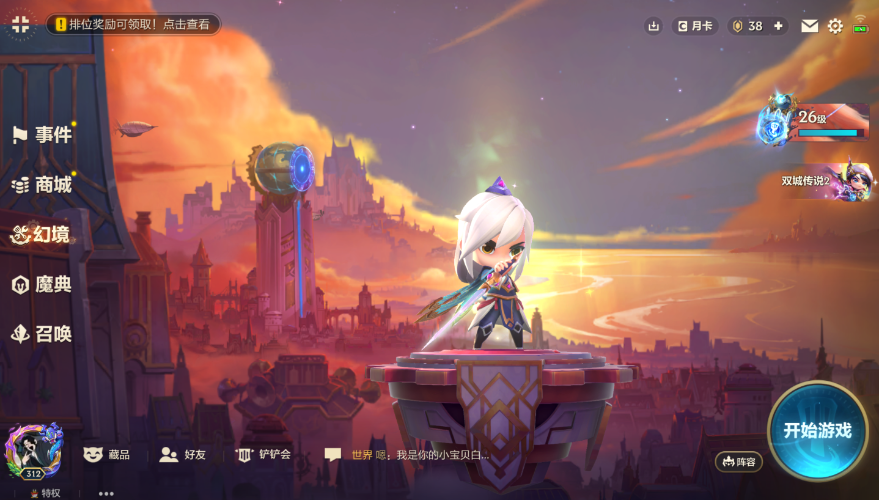Open the 好友 friends list
This screenshot has width=879, height=500.
(183, 455)
